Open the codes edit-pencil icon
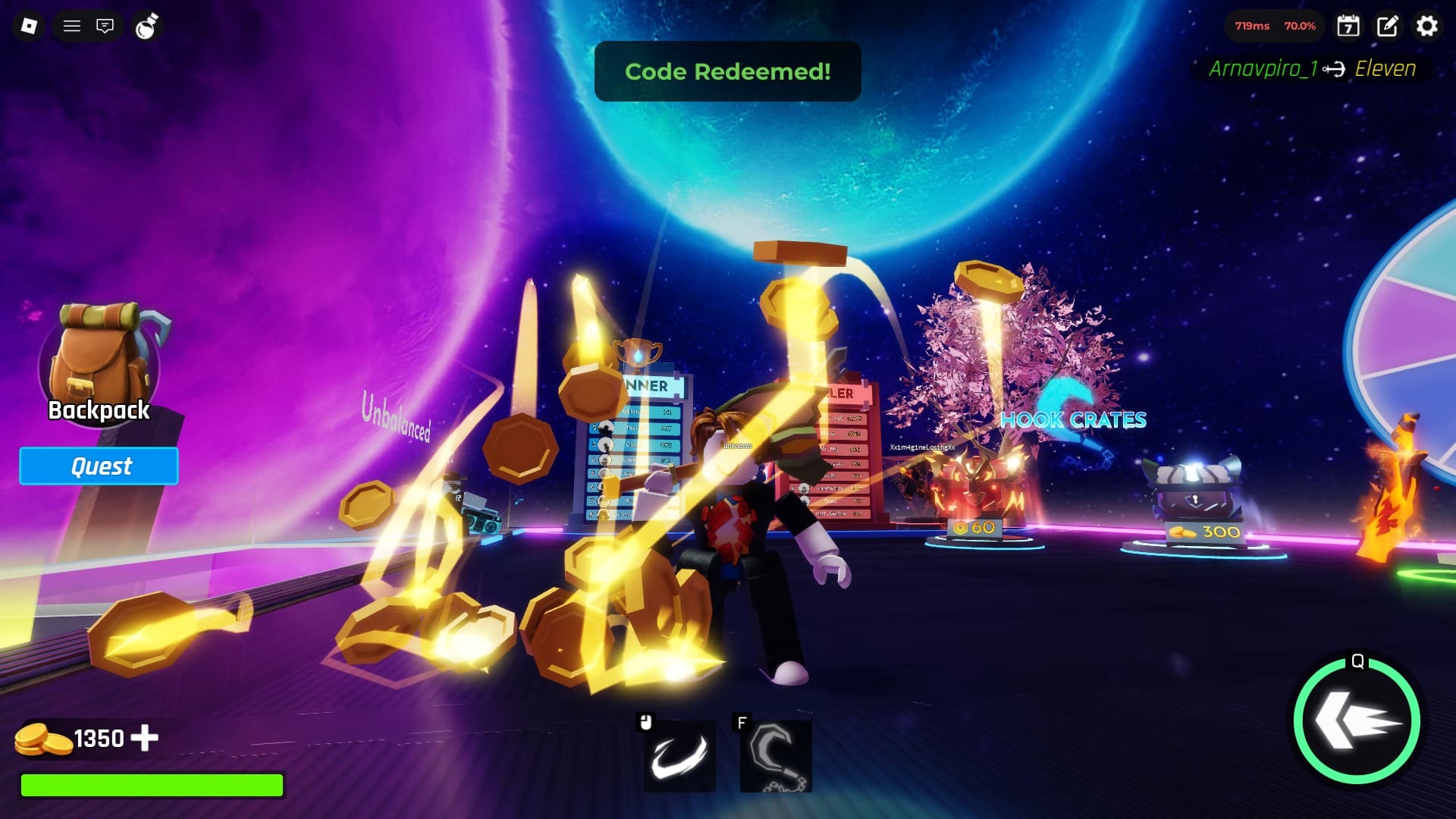 [x=1388, y=27]
